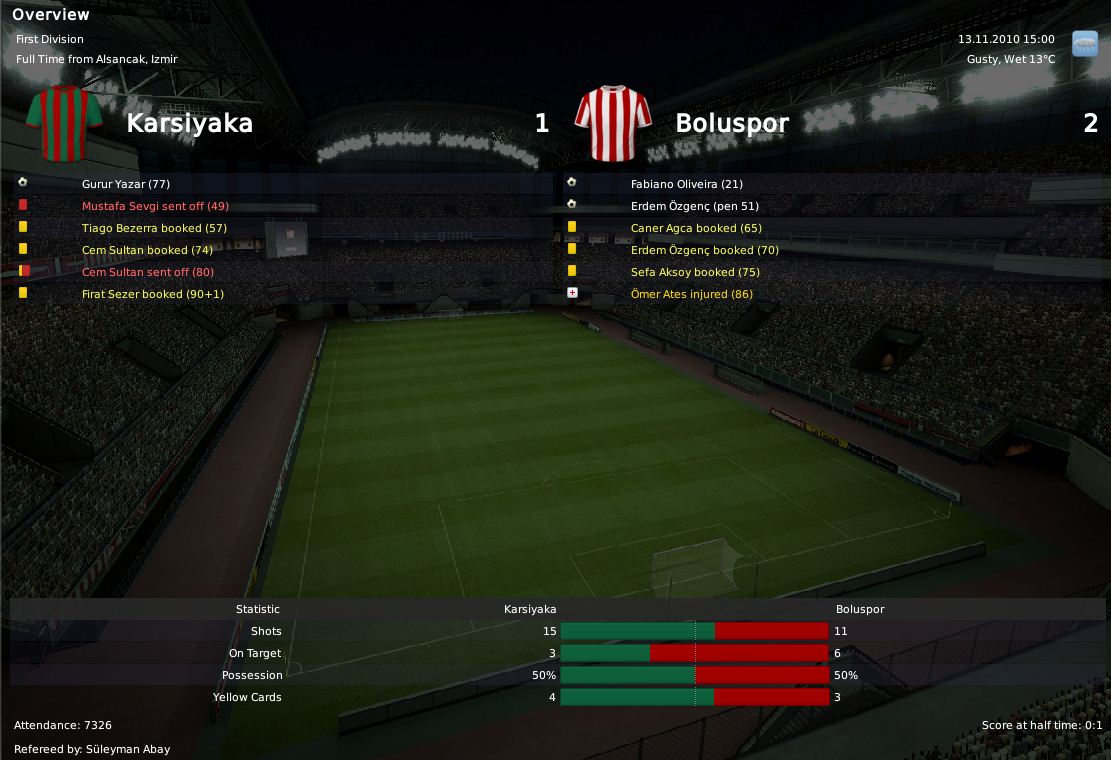Click the weather icon beside the match date
Viewport: 1111px width, 760px height.
coord(1084,44)
